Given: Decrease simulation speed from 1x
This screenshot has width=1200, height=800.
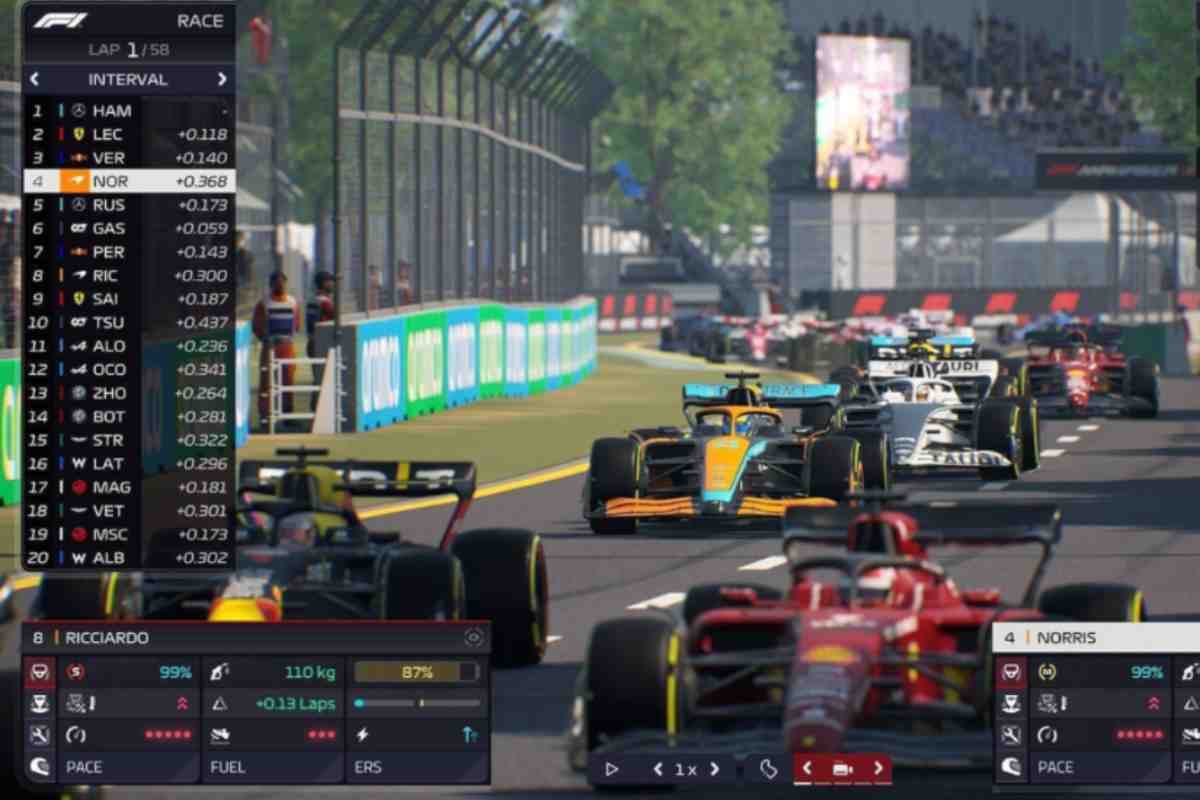Looking at the screenshot, I should [657, 769].
